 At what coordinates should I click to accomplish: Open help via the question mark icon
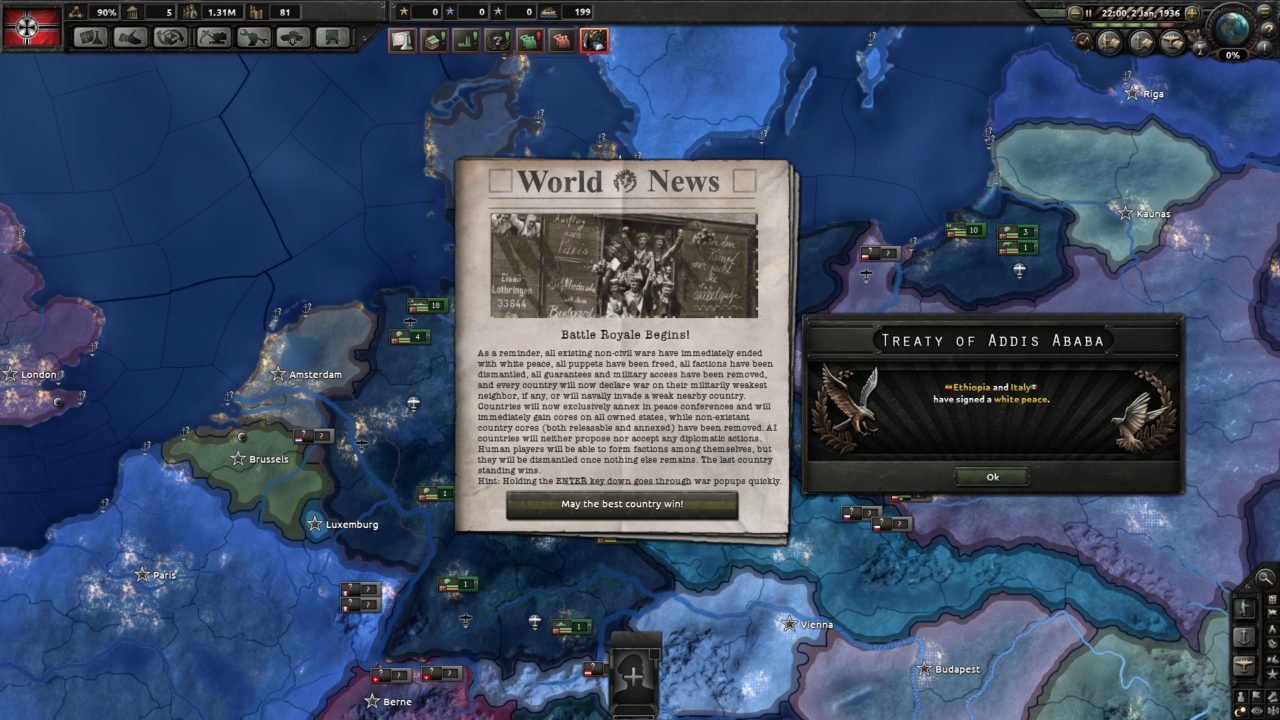pyautogui.click(x=1268, y=30)
